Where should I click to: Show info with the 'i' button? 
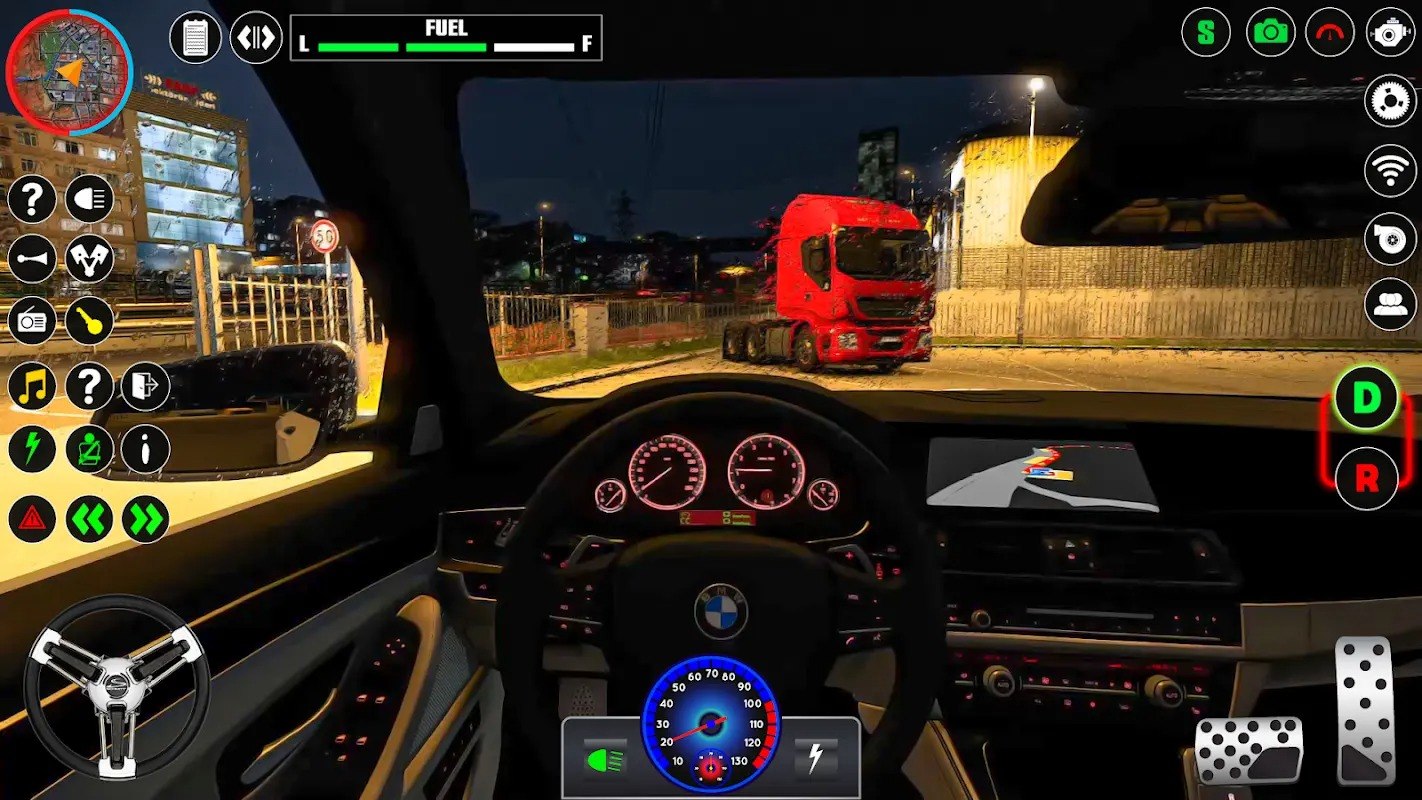click(x=146, y=449)
